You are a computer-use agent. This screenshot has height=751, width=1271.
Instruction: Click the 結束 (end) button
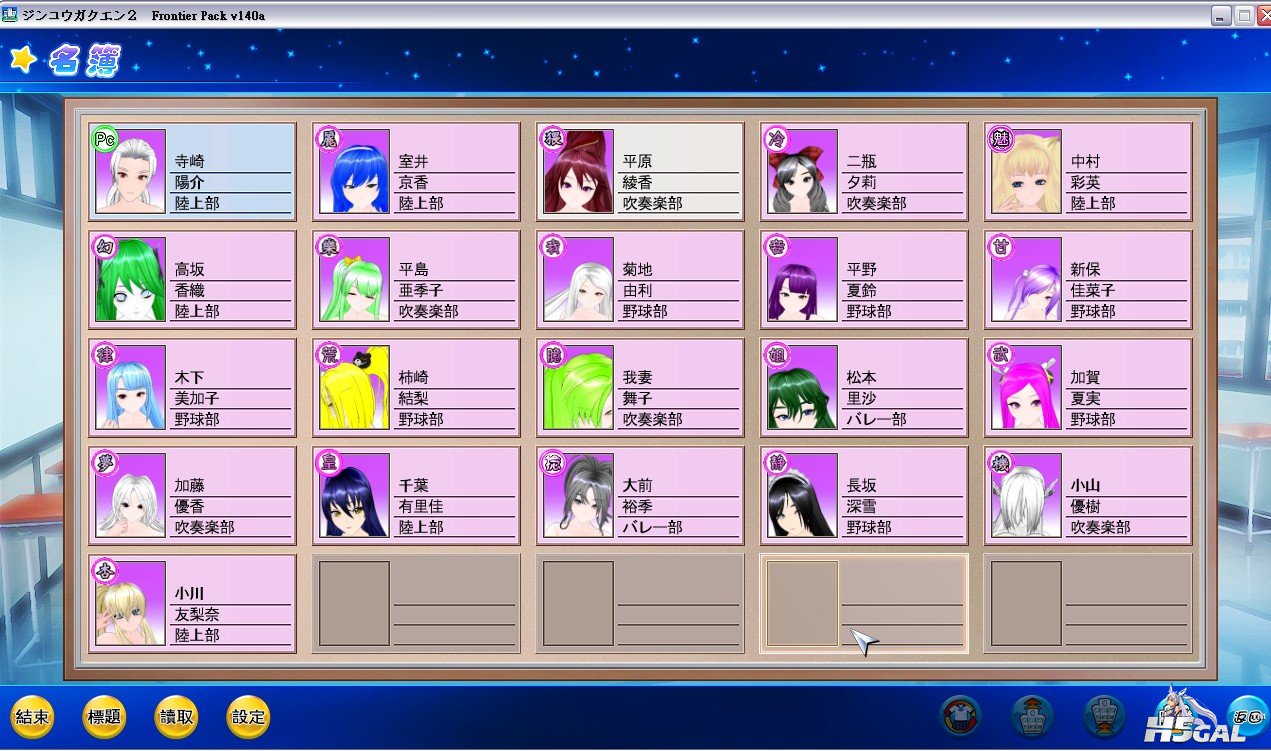pos(32,717)
